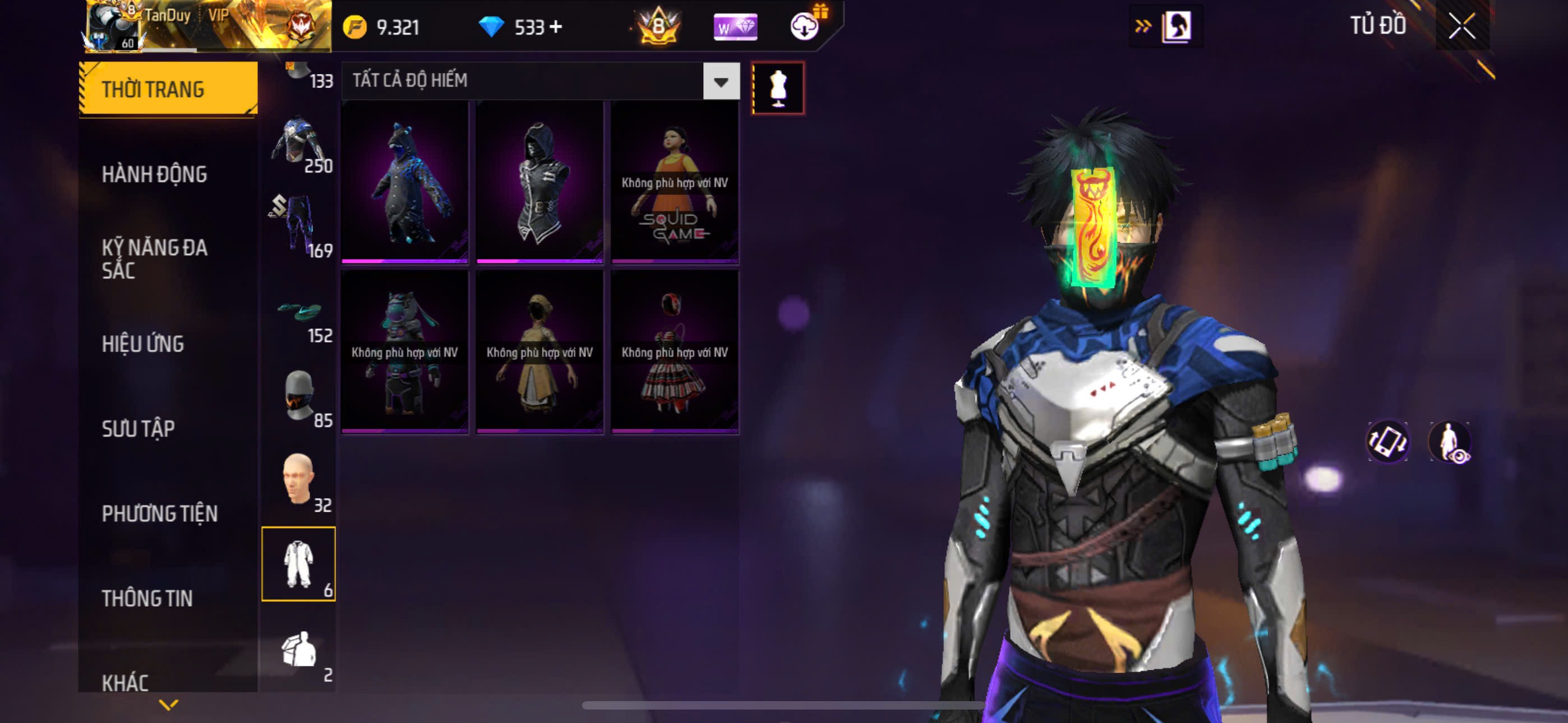Image resolution: width=1568 pixels, height=723 pixels.
Task: Open the HÀNH ĐỘNG category
Action: point(155,175)
